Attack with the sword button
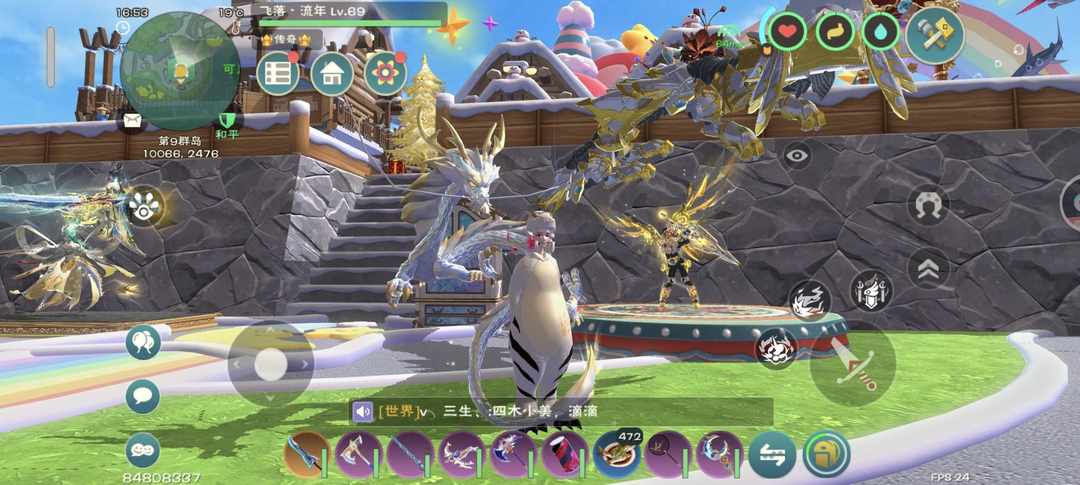 coord(852,363)
